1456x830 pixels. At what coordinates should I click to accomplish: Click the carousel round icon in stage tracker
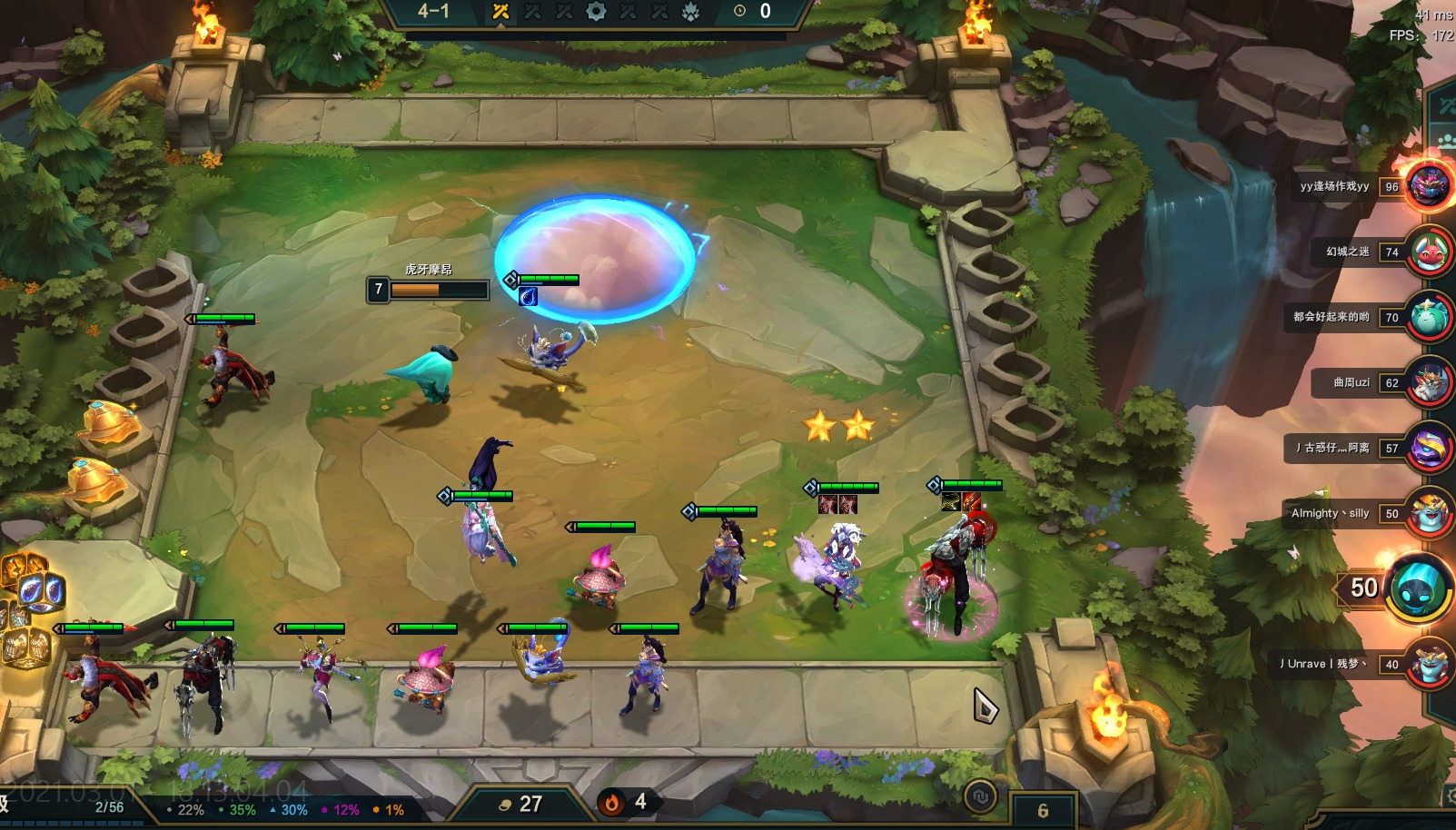click(x=596, y=12)
